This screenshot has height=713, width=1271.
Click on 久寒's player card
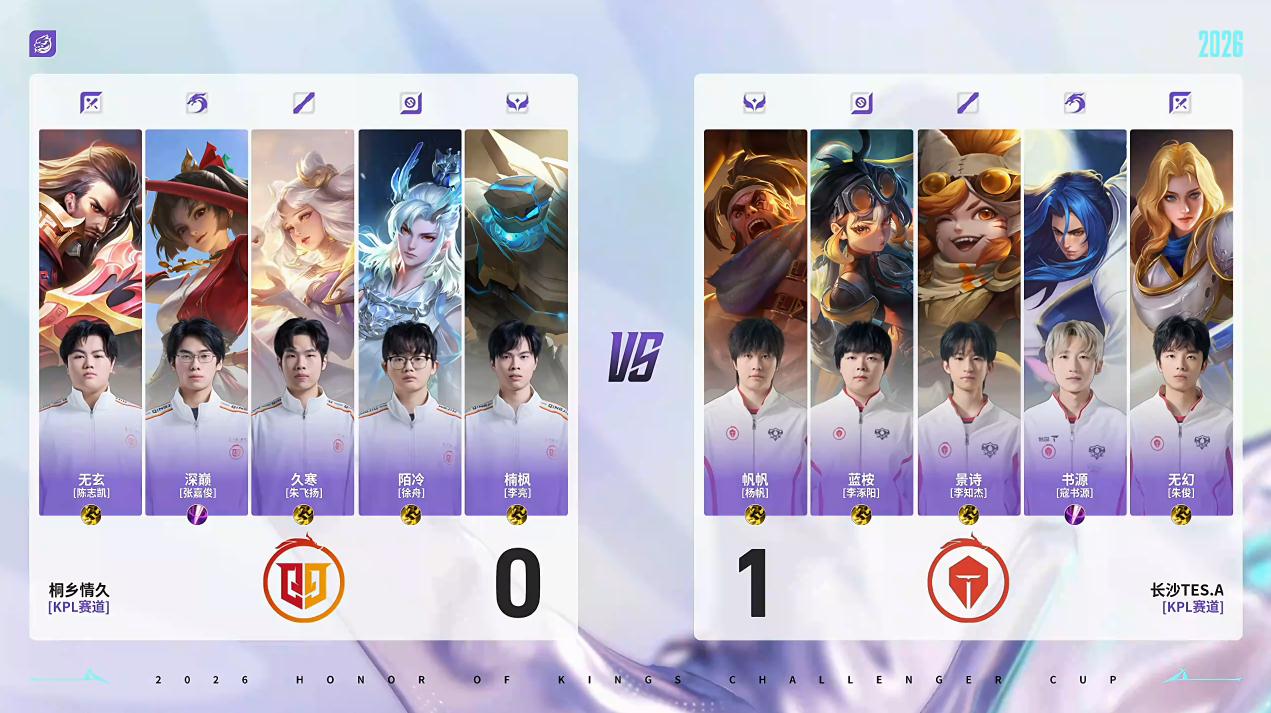303,322
